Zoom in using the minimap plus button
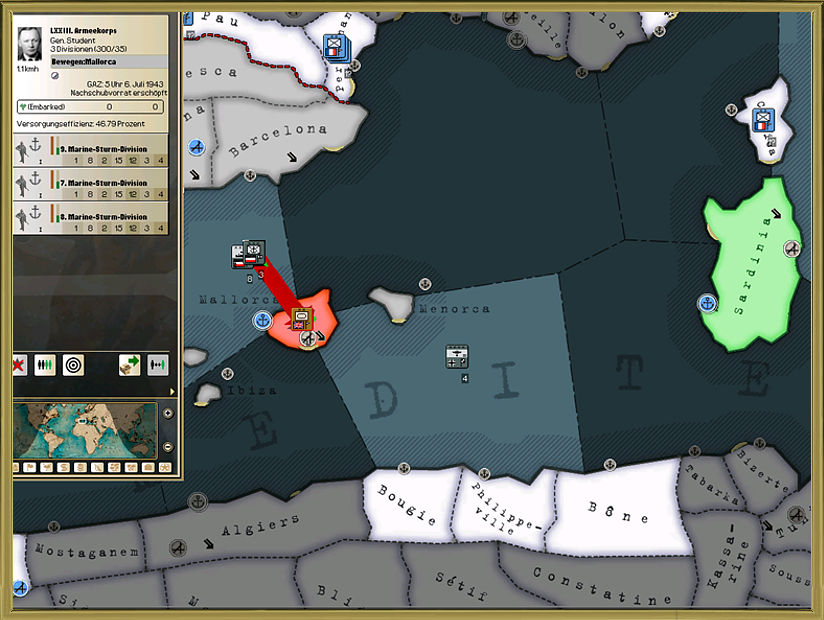The height and width of the screenshot is (620, 824). click(x=166, y=413)
